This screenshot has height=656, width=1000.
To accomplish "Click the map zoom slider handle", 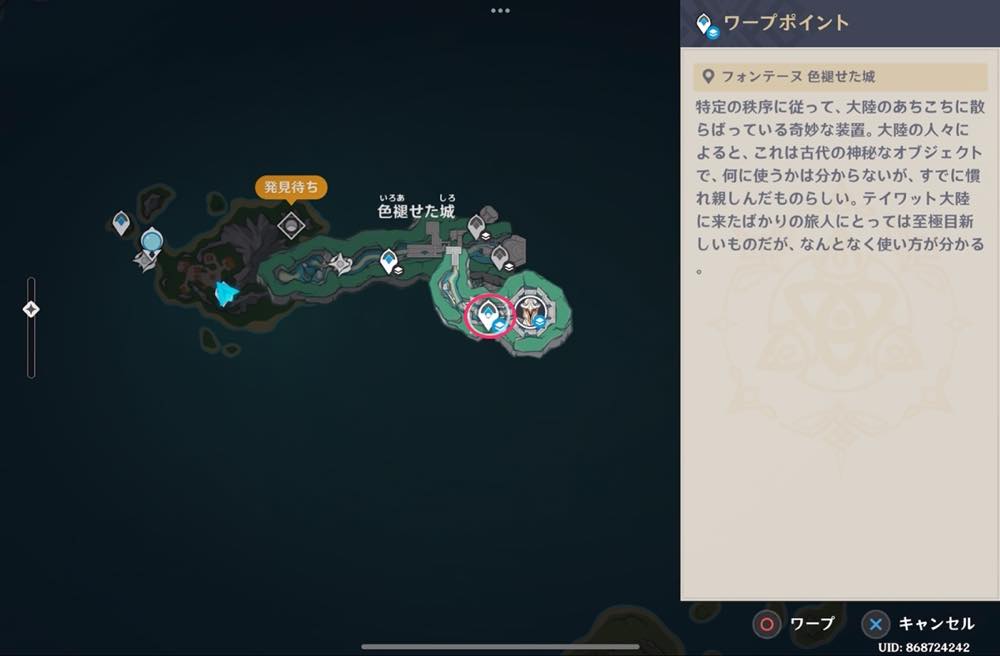I will click(31, 309).
